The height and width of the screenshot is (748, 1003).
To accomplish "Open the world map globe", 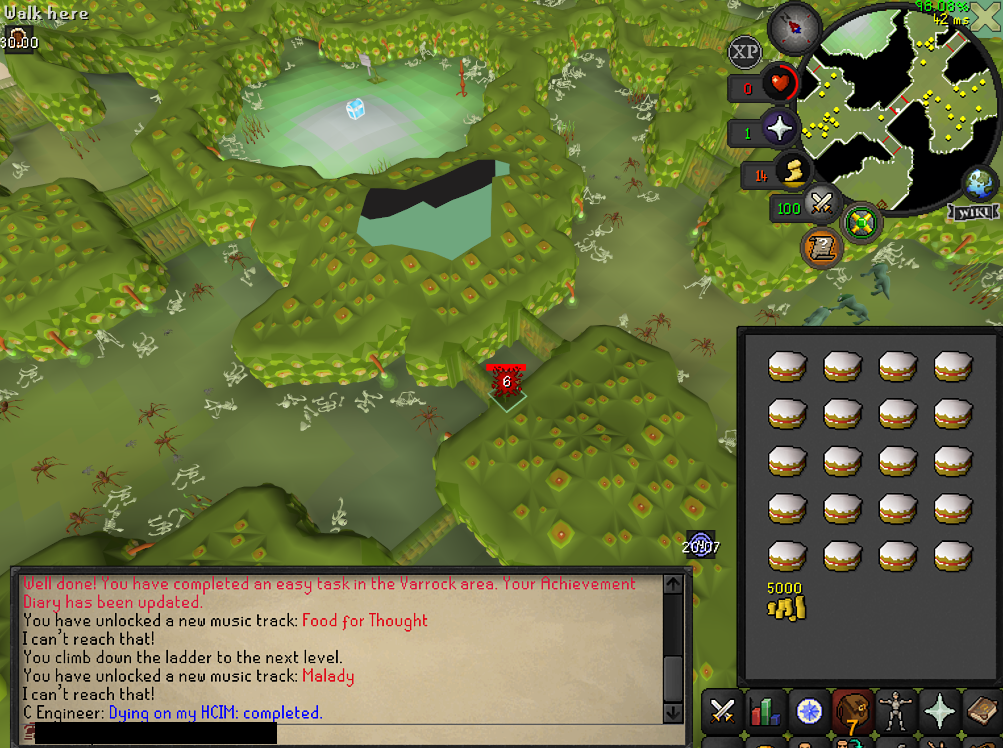I will click(x=980, y=185).
